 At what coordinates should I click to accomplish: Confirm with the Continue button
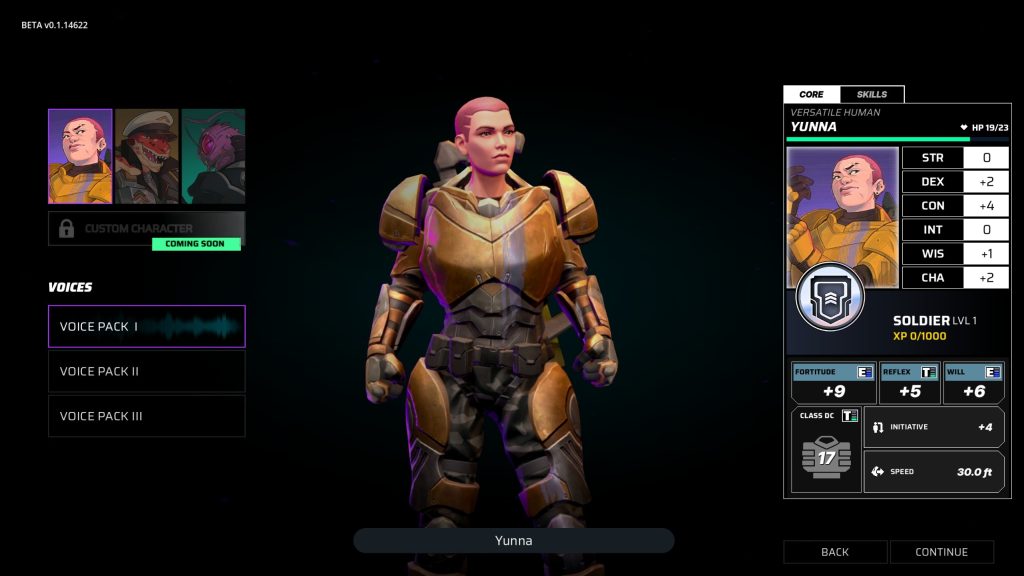tap(942, 552)
